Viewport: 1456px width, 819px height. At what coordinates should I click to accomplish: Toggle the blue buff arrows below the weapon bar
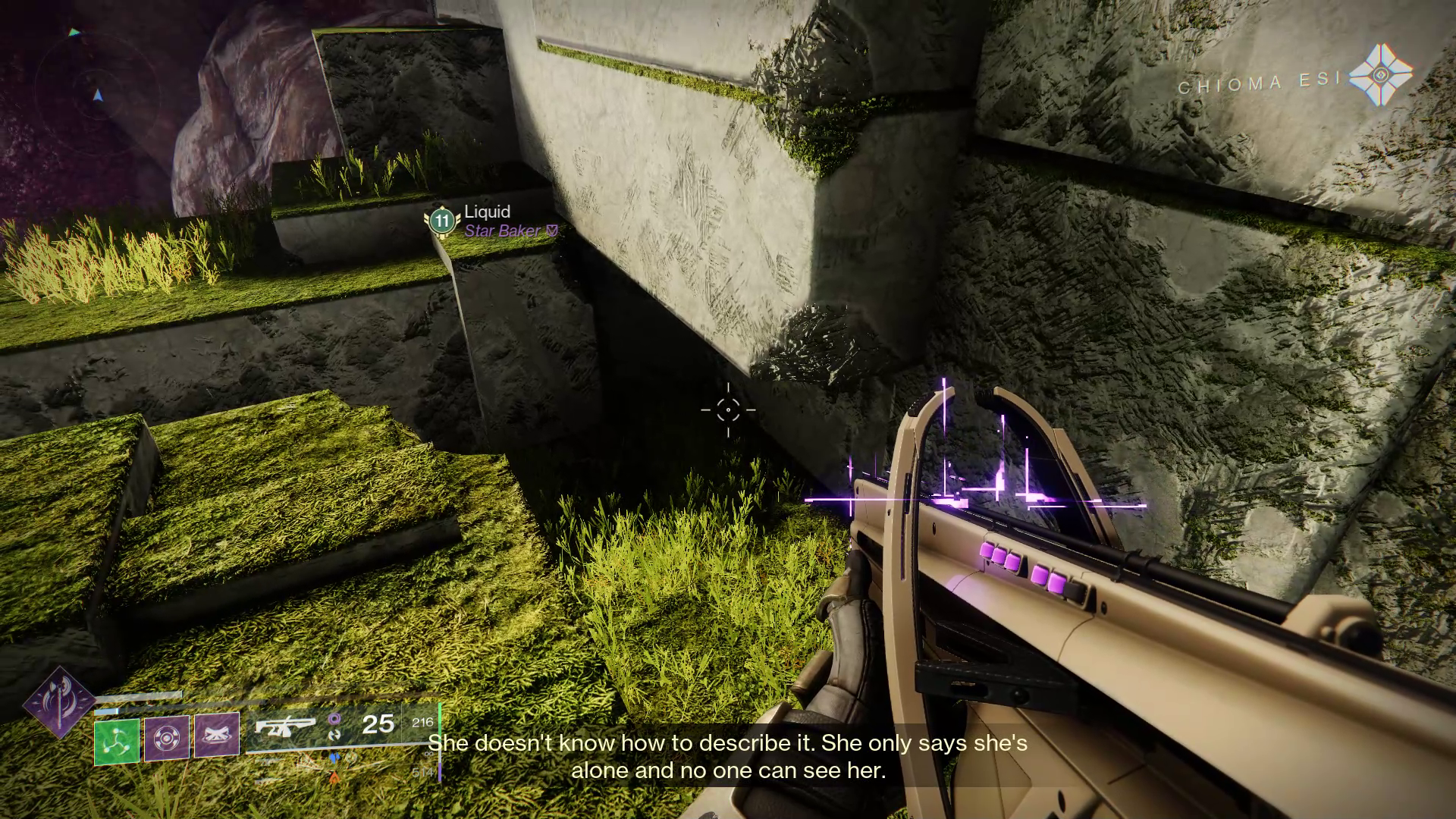(x=334, y=758)
